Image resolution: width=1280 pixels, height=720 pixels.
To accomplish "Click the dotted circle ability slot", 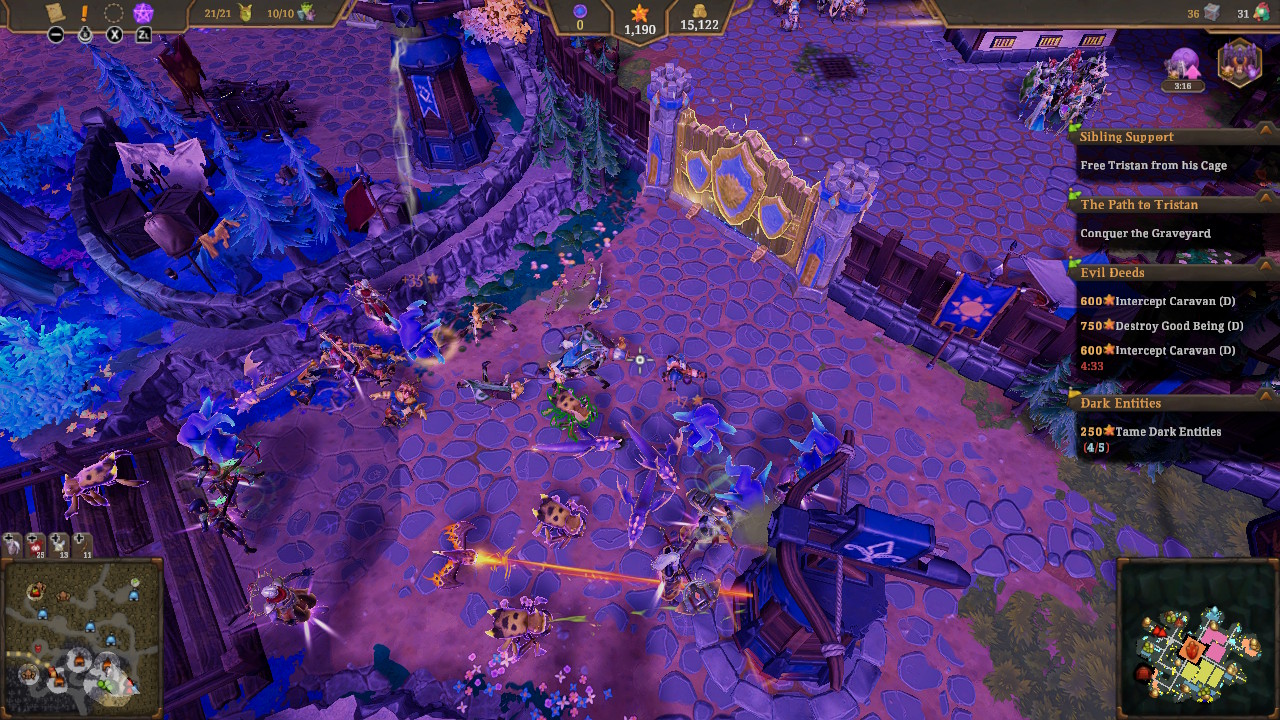I will click(114, 13).
